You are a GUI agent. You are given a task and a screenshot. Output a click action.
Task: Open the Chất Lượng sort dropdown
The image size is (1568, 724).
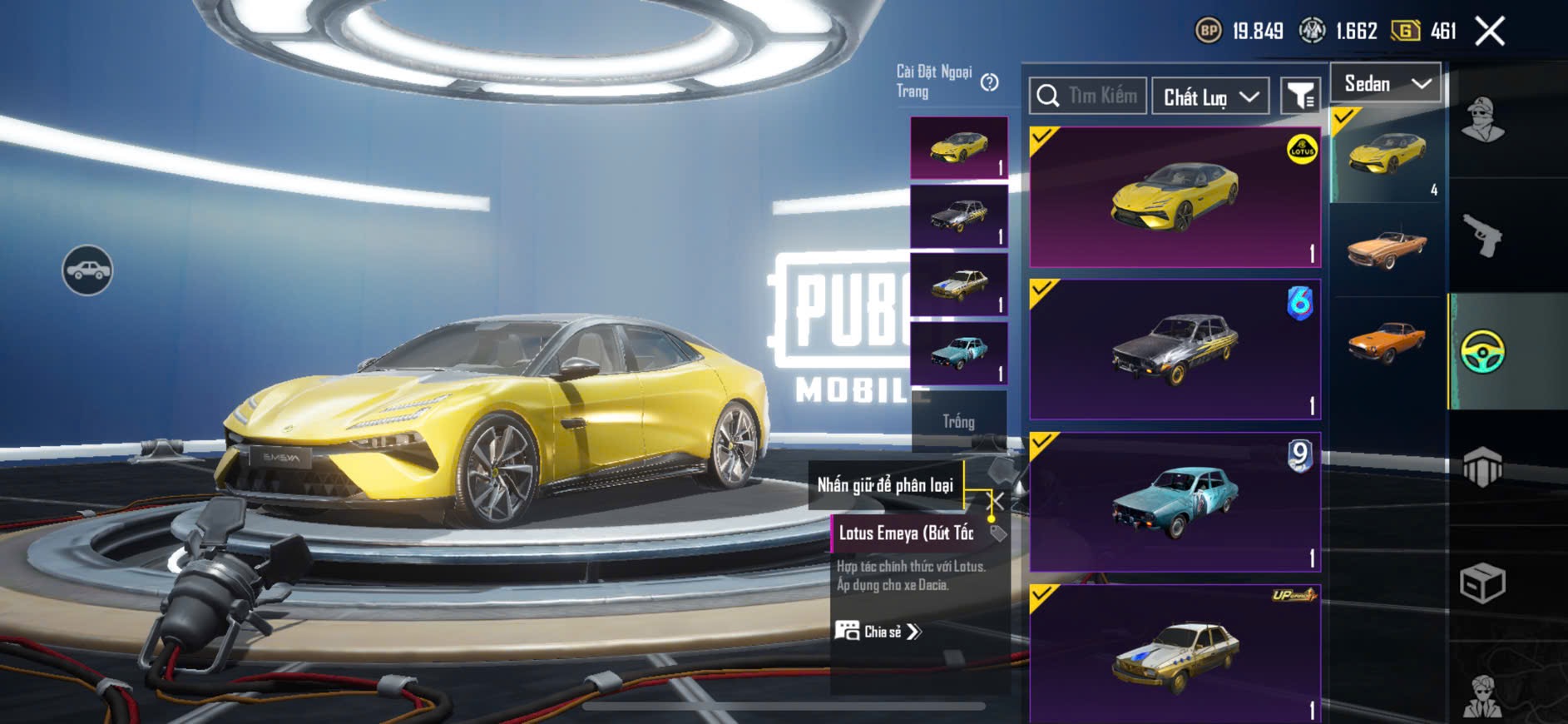pos(1209,97)
